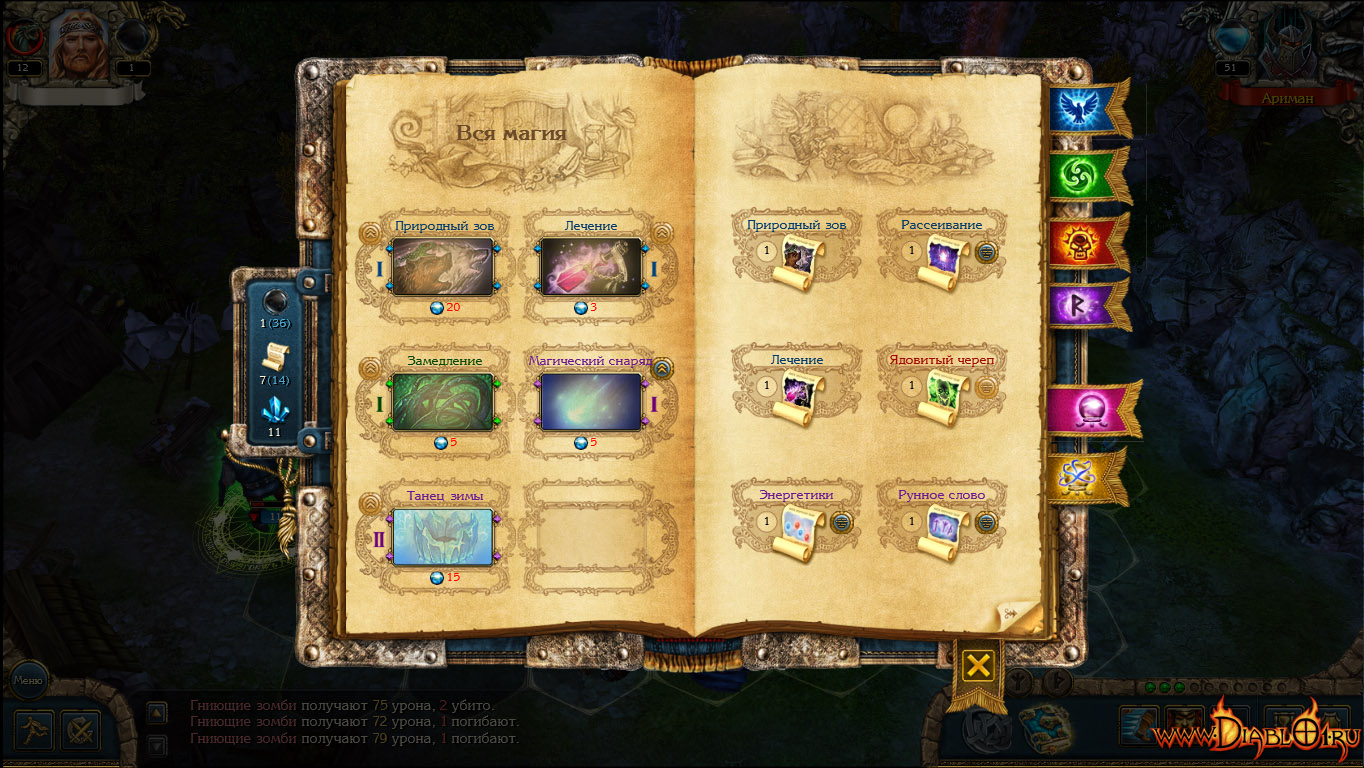Cast the Магический снаряд spell

pos(590,402)
